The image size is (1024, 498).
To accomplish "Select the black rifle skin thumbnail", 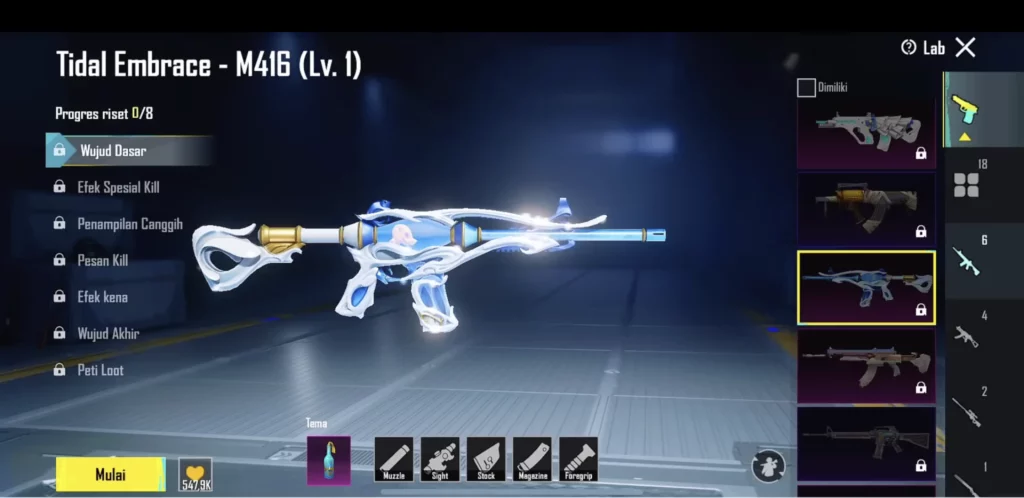I will (866, 443).
